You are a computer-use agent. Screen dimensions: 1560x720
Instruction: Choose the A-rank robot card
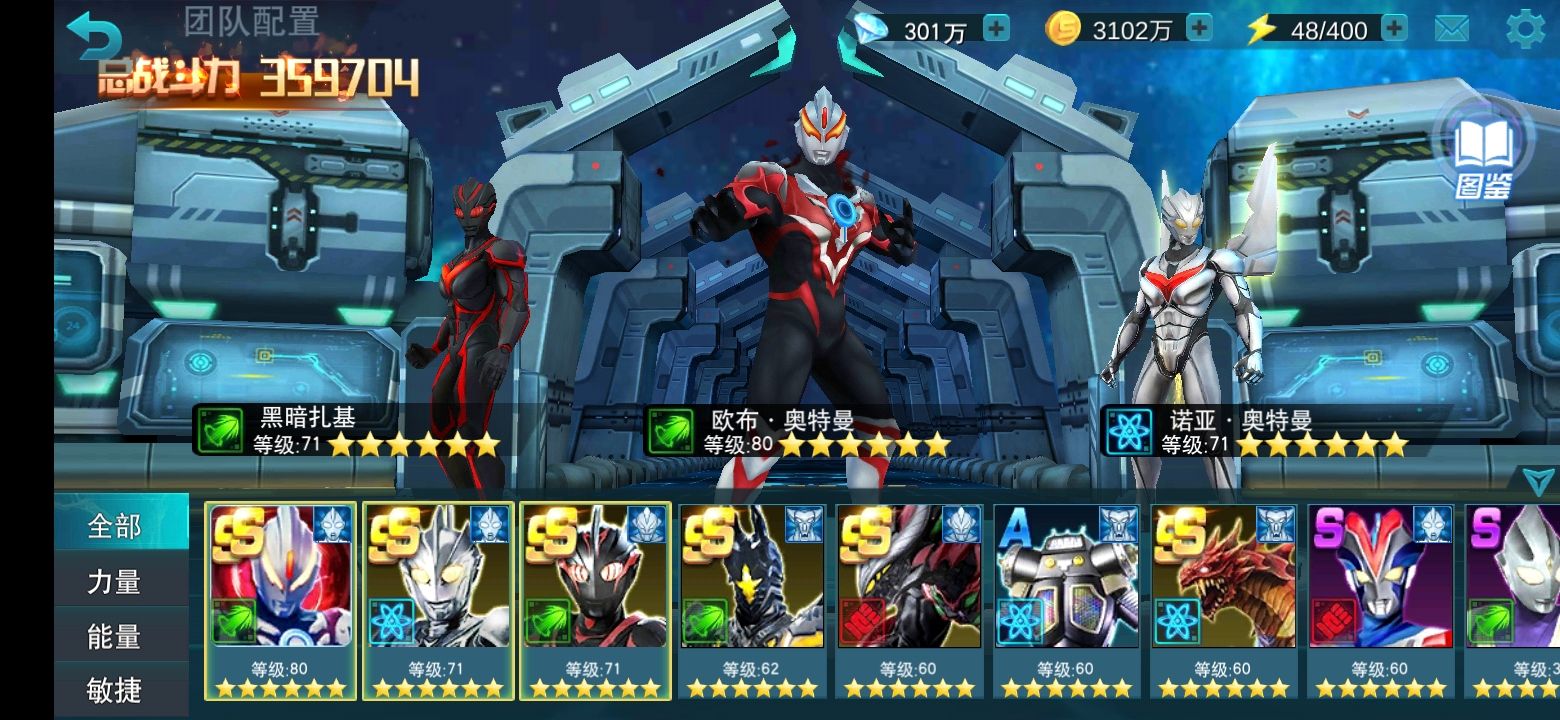(x=1066, y=600)
